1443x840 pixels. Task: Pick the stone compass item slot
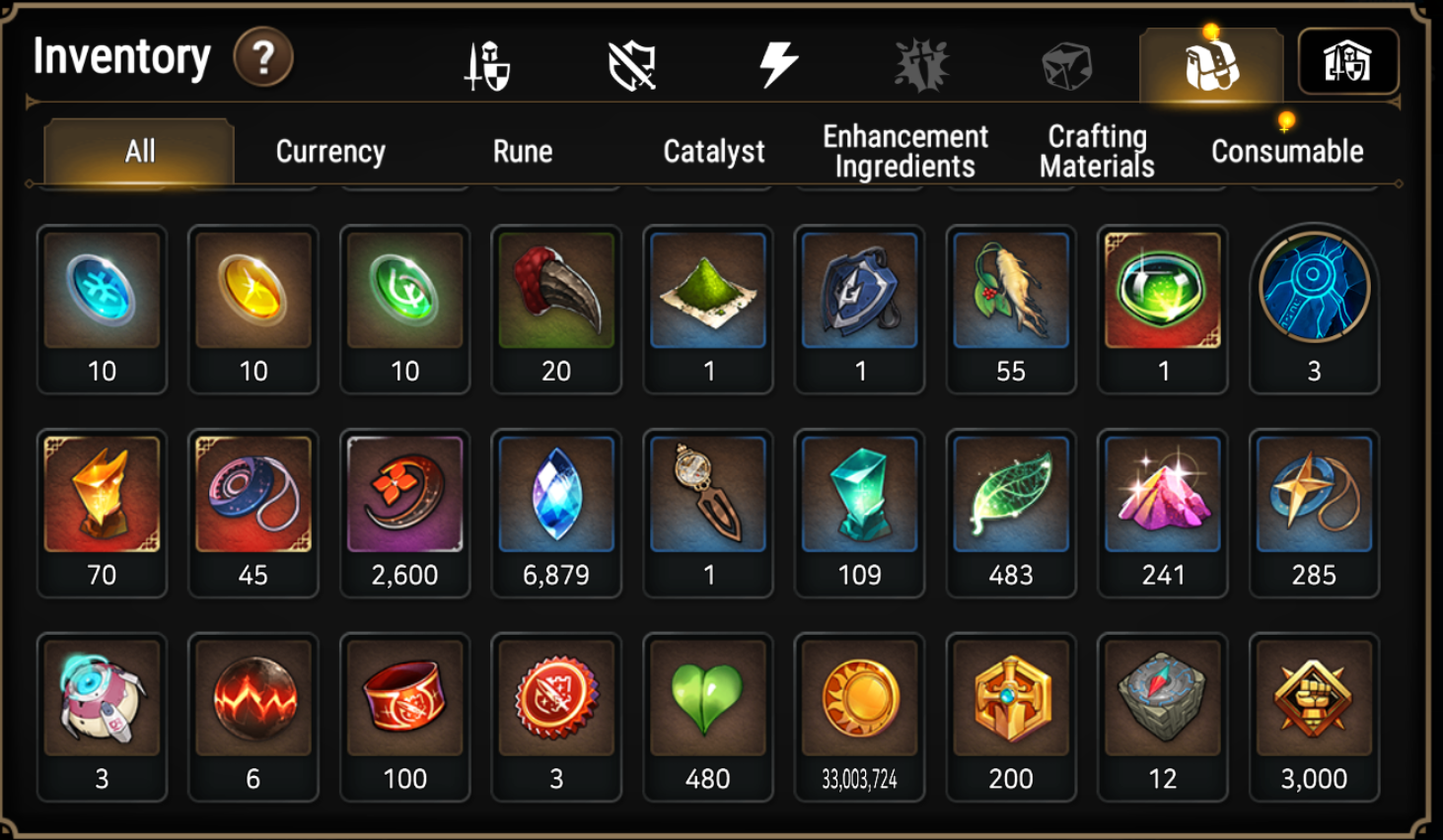pos(1162,717)
